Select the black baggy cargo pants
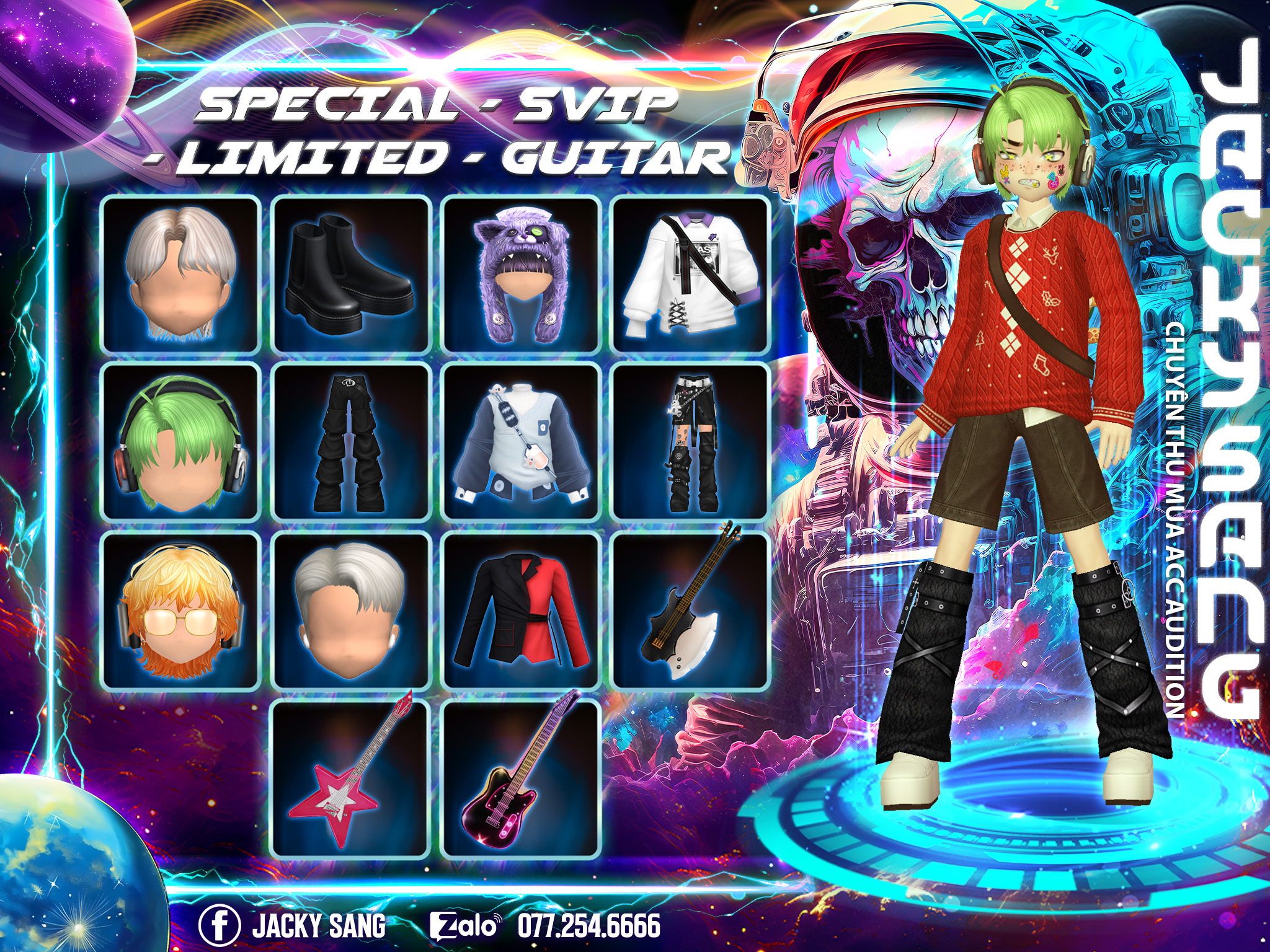 (351, 442)
